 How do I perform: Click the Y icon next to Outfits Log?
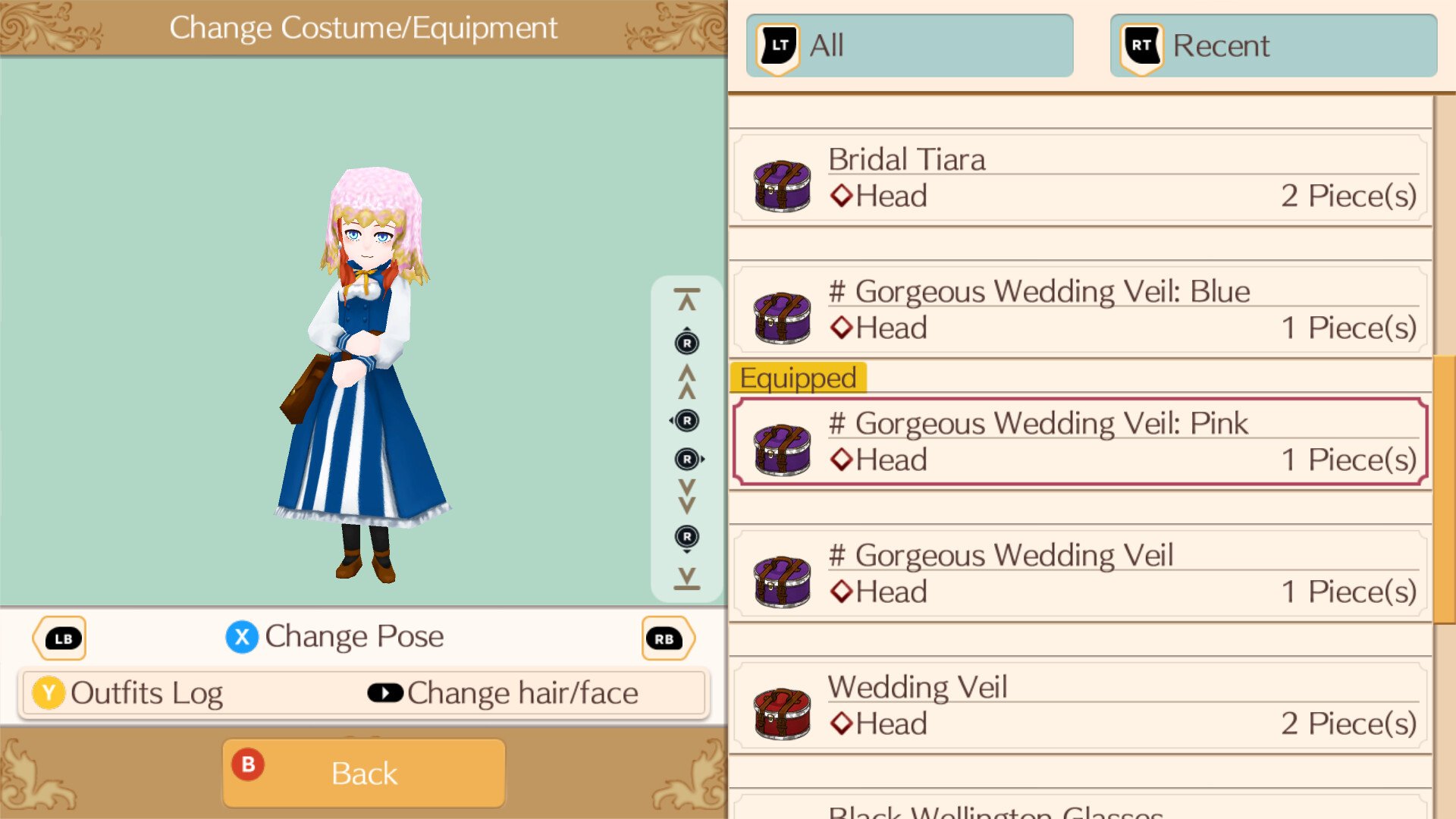tap(49, 692)
